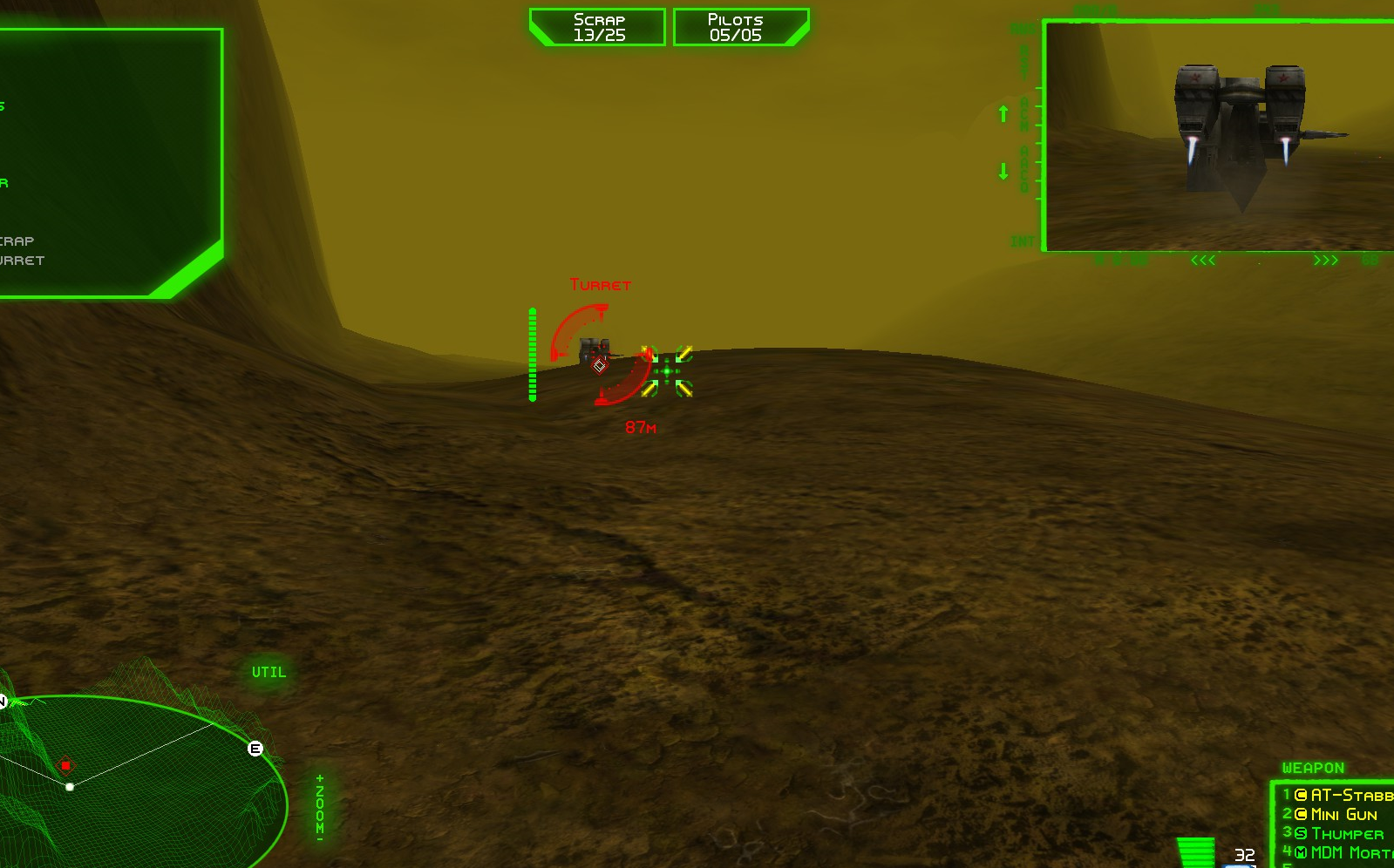This screenshot has height=868, width=1394.
Task: Select the Scrap counter tab
Action: pos(598,25)
